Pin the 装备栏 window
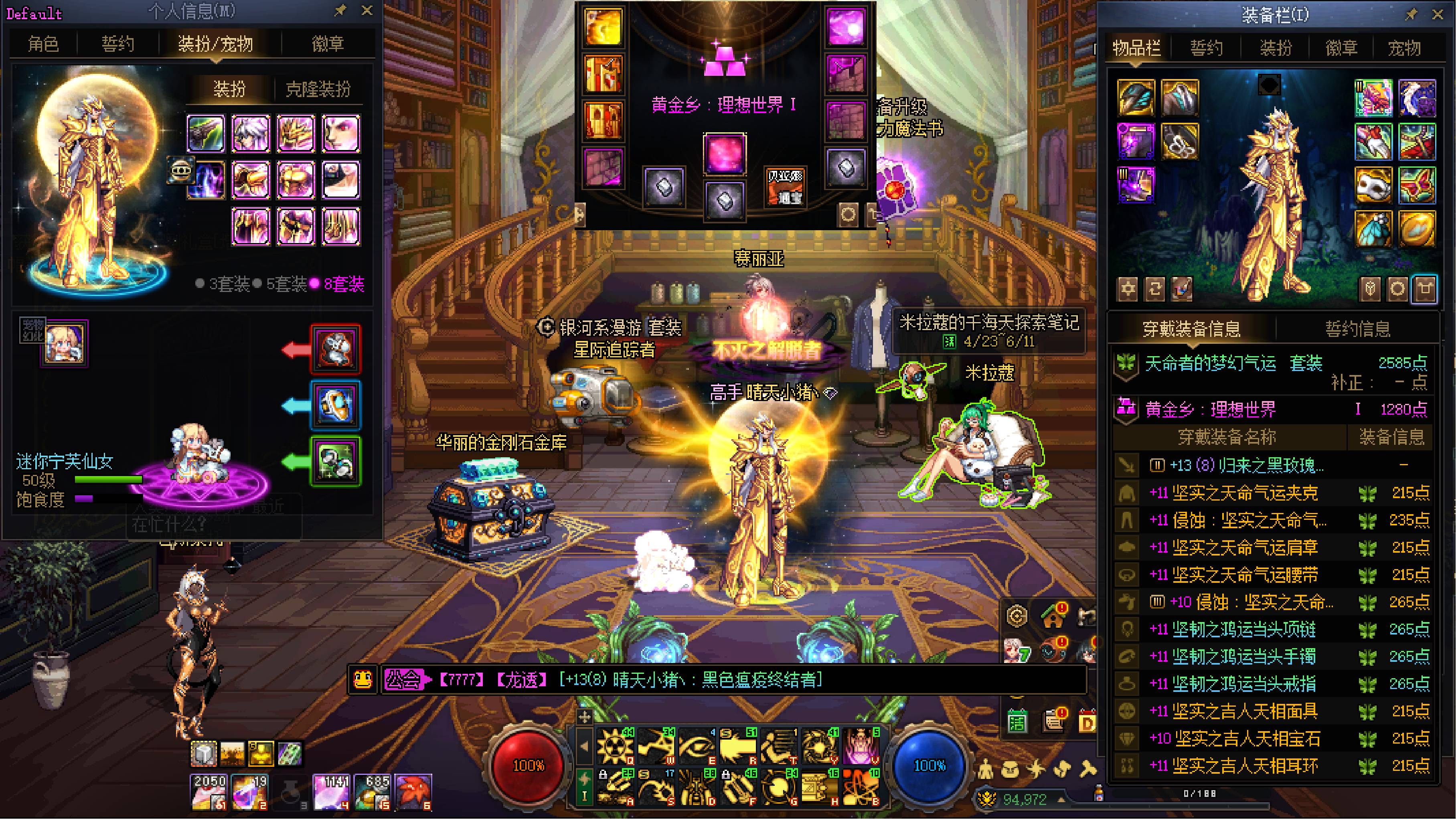 1411,15
